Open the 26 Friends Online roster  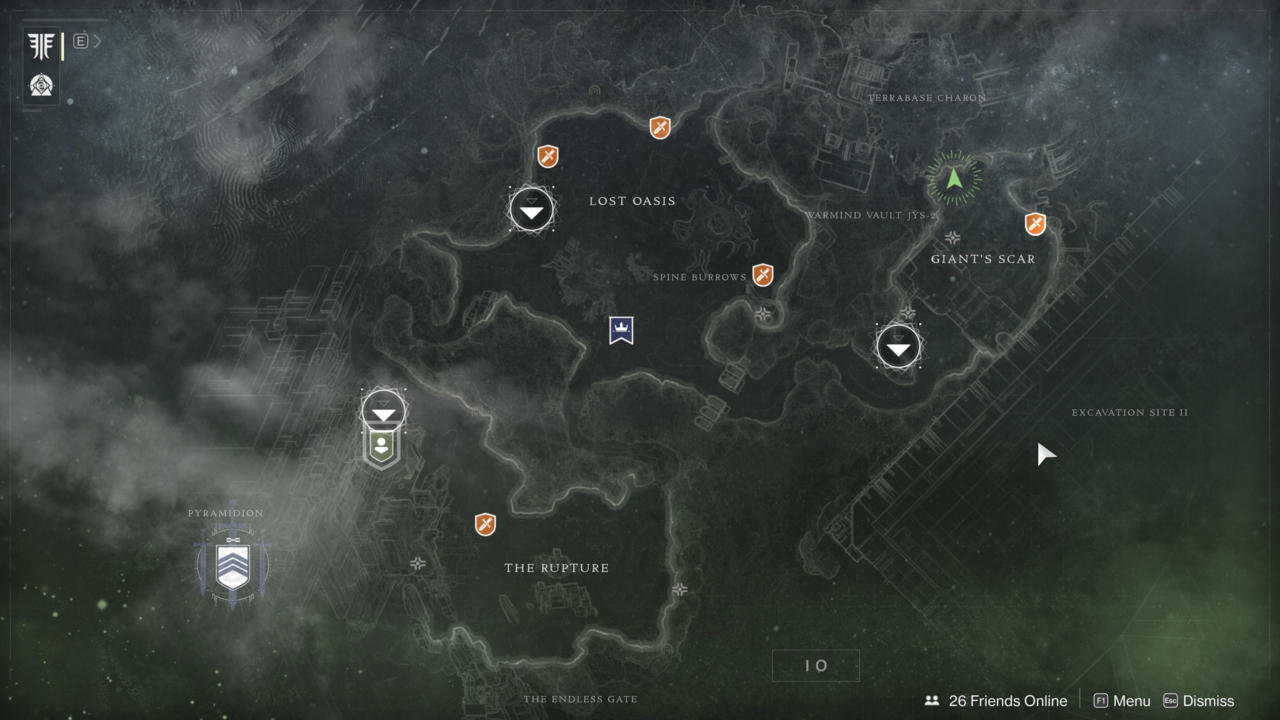coord(996,701)
